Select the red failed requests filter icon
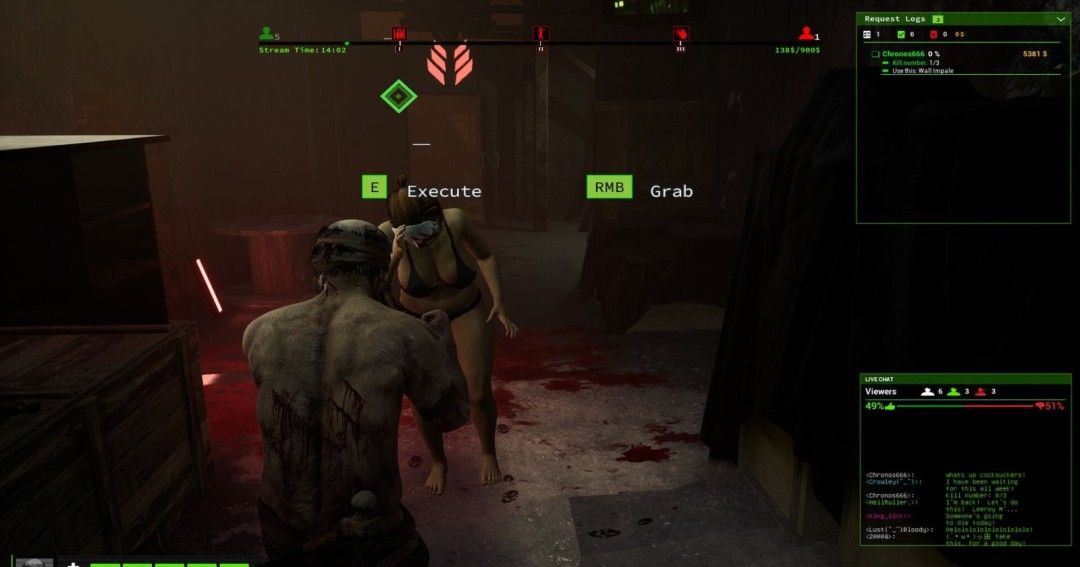The height and width of the screenshot is (567, 1080). pyautogui.click(x=932, y=34)
